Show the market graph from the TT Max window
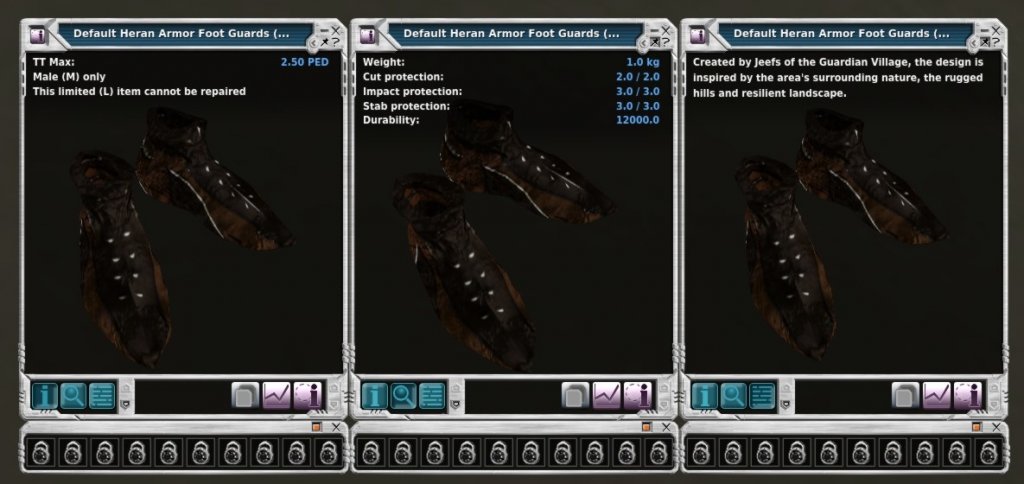This screenshot has width=1024, height=484. pos(276,395)
